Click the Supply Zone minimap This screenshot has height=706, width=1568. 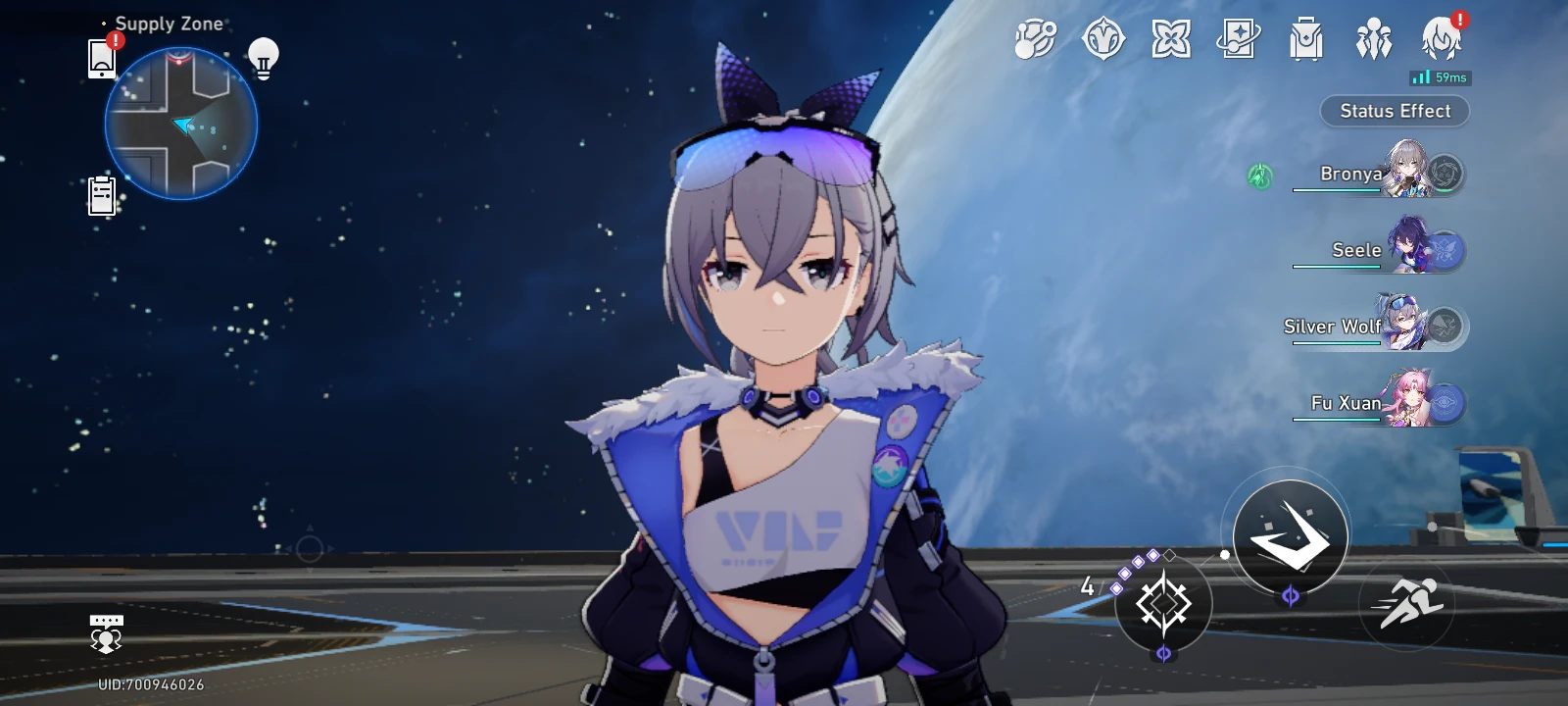[180, 123]
